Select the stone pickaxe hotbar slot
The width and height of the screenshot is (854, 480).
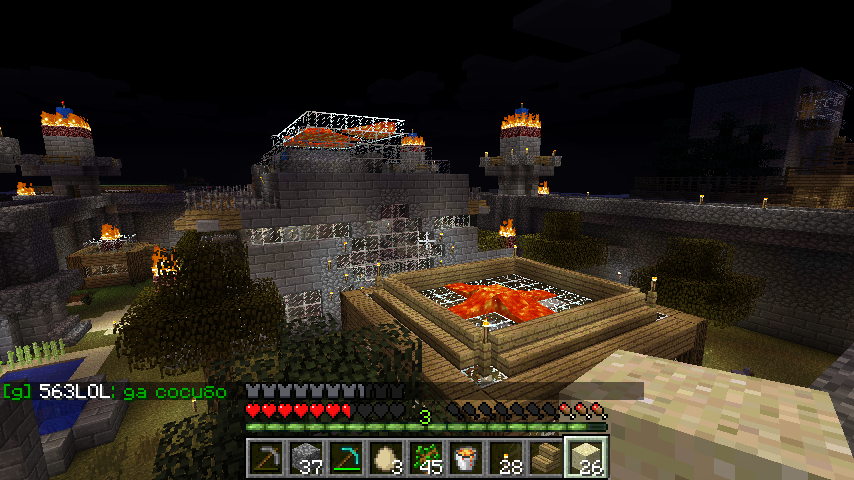pyautogui.click(x=266, y=459)
